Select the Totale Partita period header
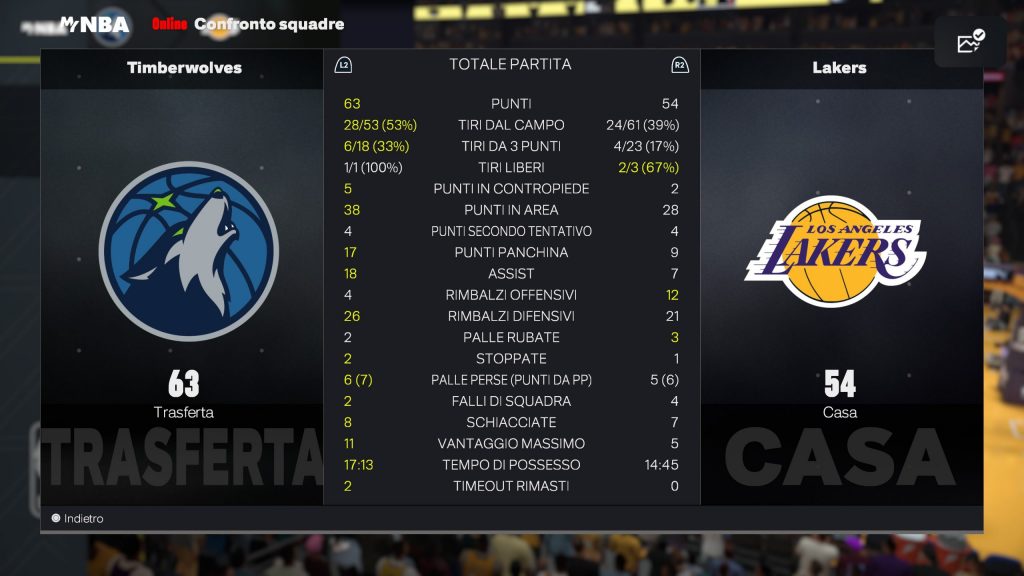The height and width of the screenshot is (576, 1024). (x=510, y=65)
